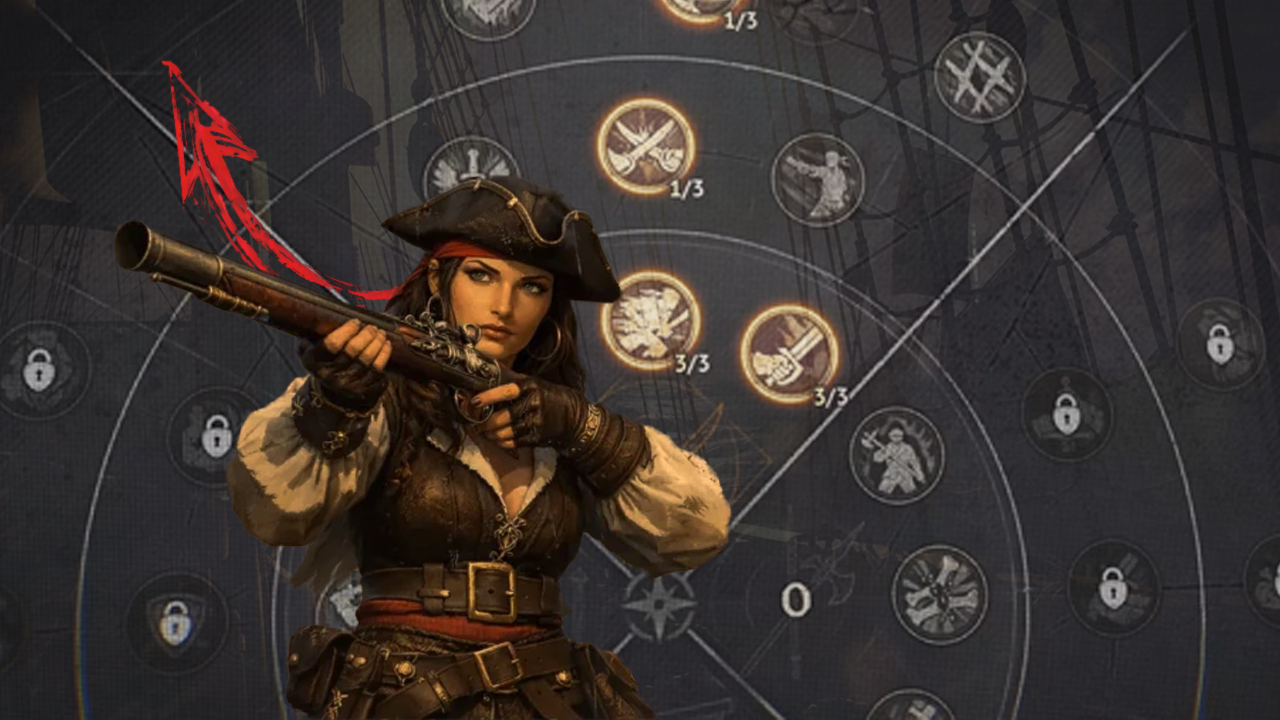Click the compass rose center node
The image size is (1280, 720).
click(x=659, y=605)
